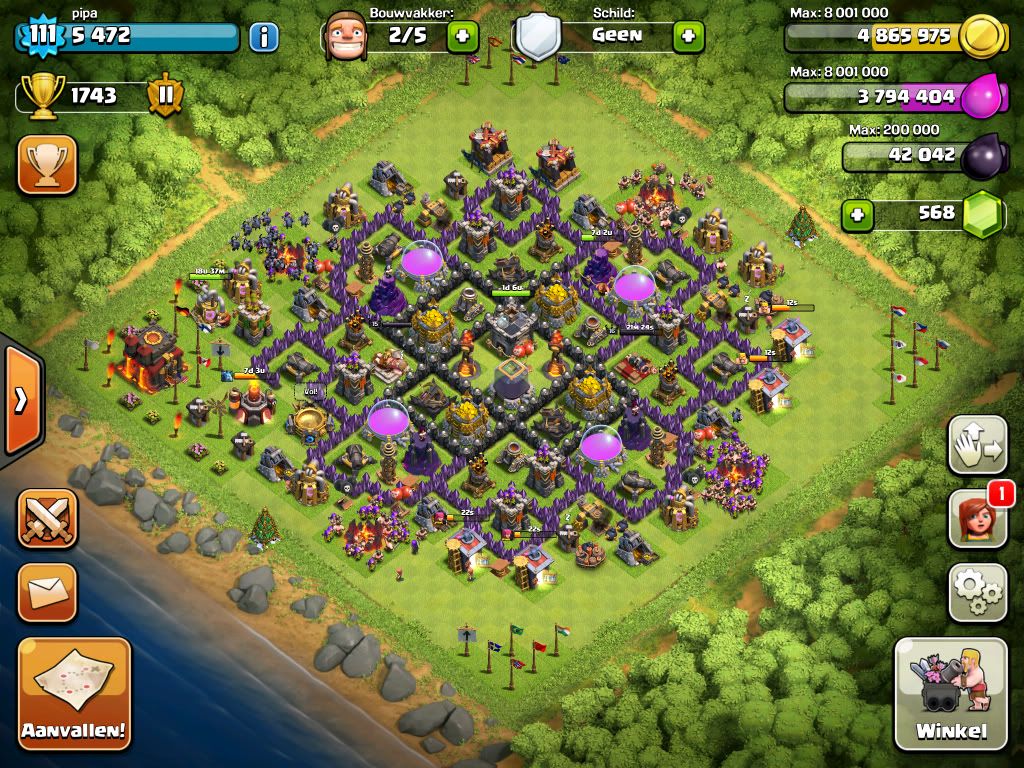Open the crossed swords battle log
Image resolution: width=1024 pixels, height=768 pixels.
tap(47, 518)
